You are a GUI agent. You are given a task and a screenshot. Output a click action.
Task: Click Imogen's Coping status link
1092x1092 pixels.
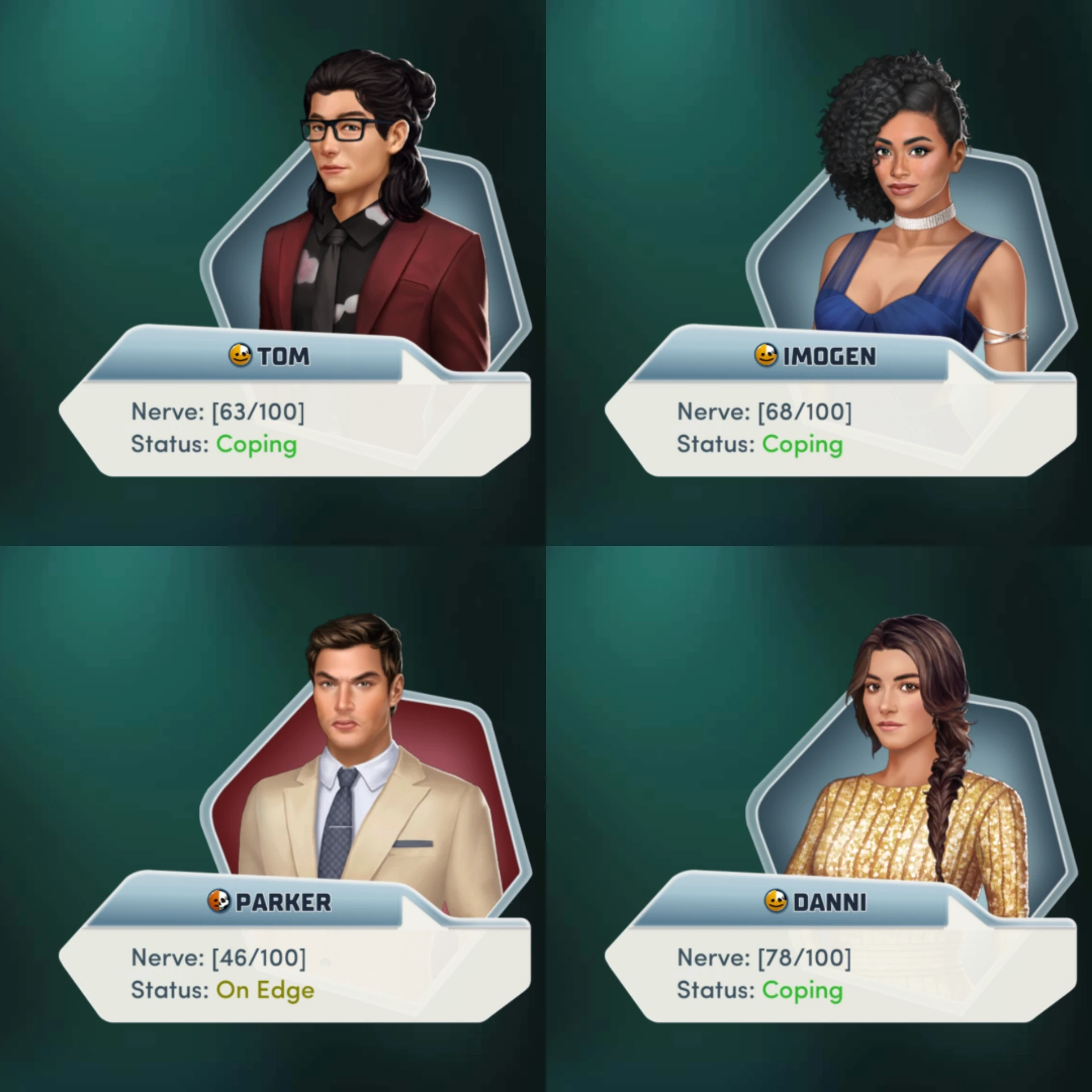pyautogui.click(x=803, y=445)
